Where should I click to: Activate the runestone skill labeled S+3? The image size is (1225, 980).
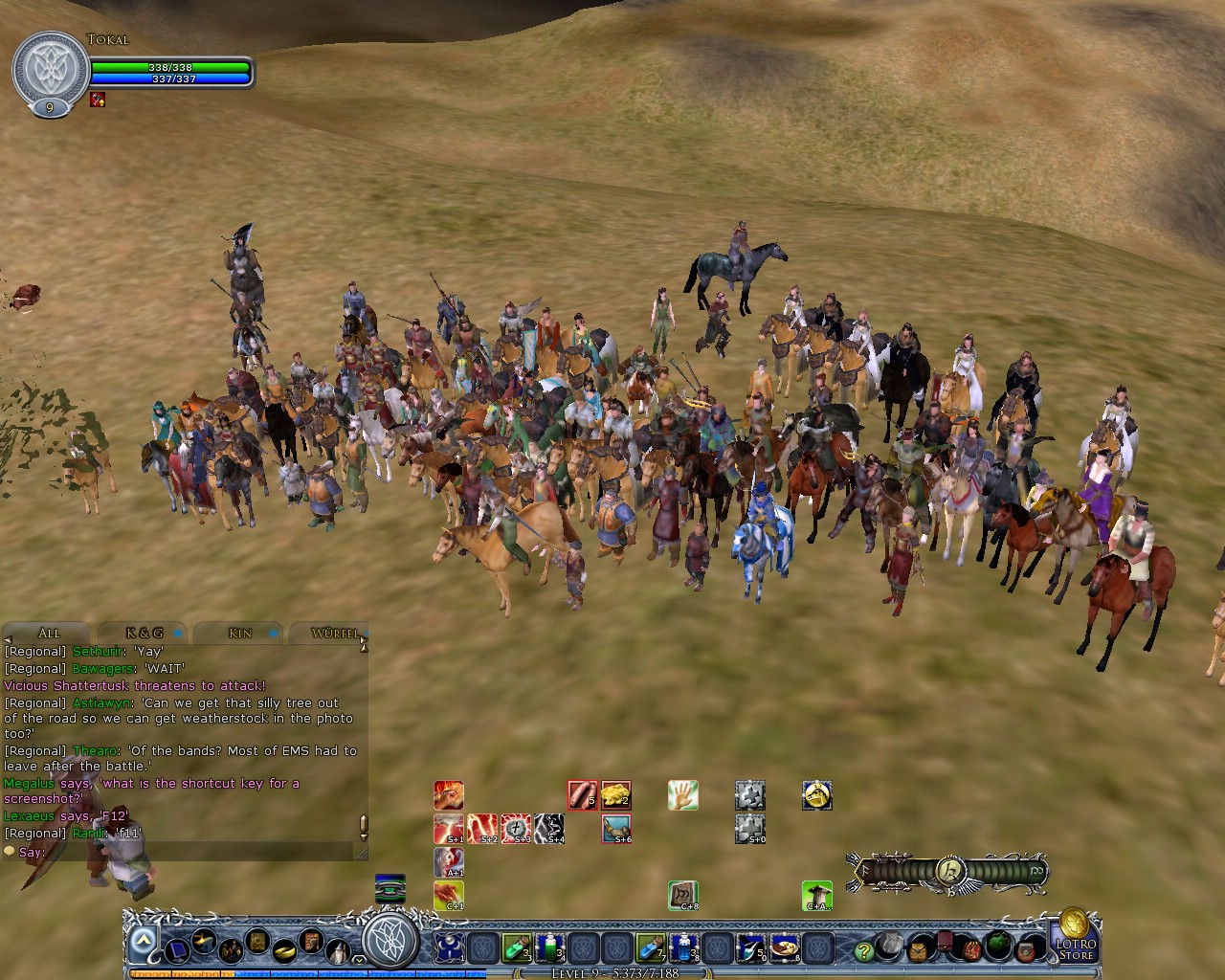click(x=517, y=827)
